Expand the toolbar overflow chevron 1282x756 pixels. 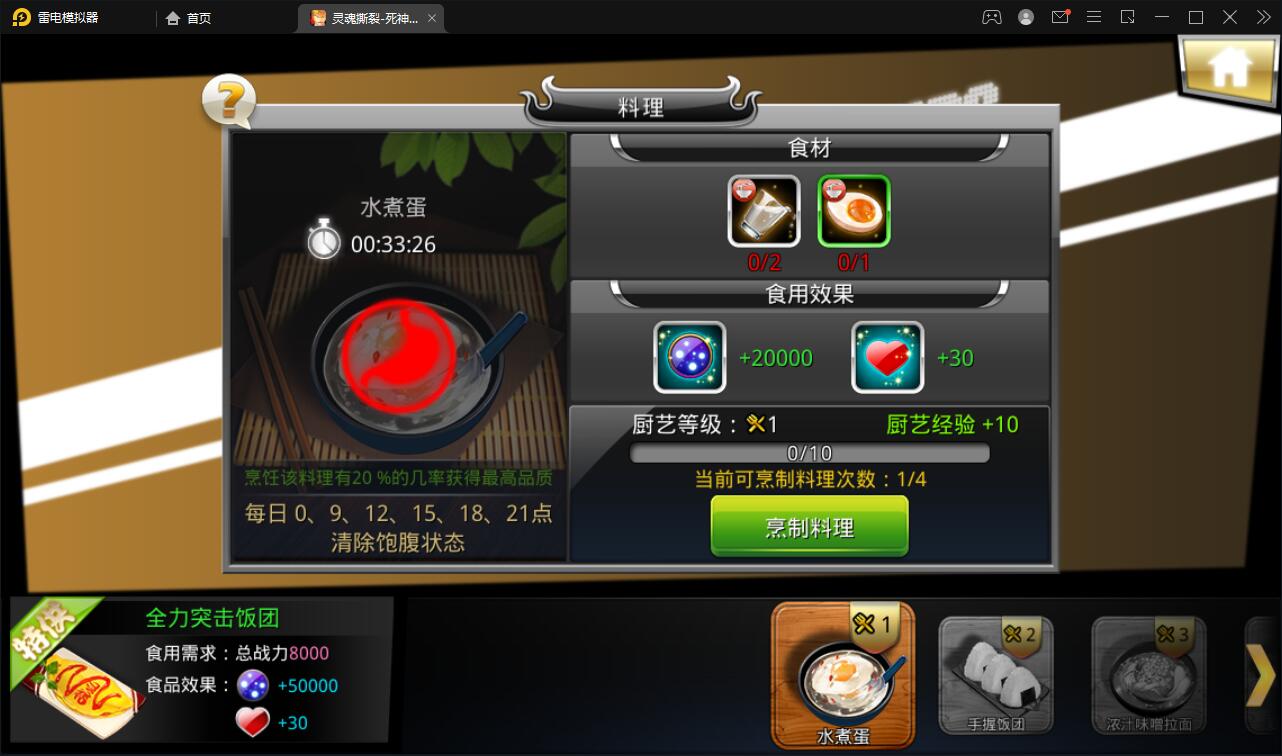(x=1263, y=16)
